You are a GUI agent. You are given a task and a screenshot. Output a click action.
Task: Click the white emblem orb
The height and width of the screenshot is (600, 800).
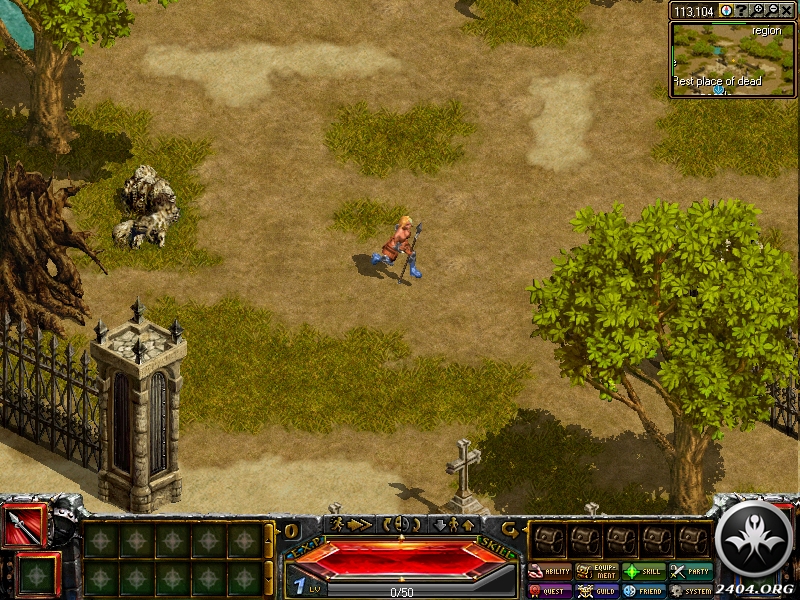pyautogui.click(x=756, y=540)
